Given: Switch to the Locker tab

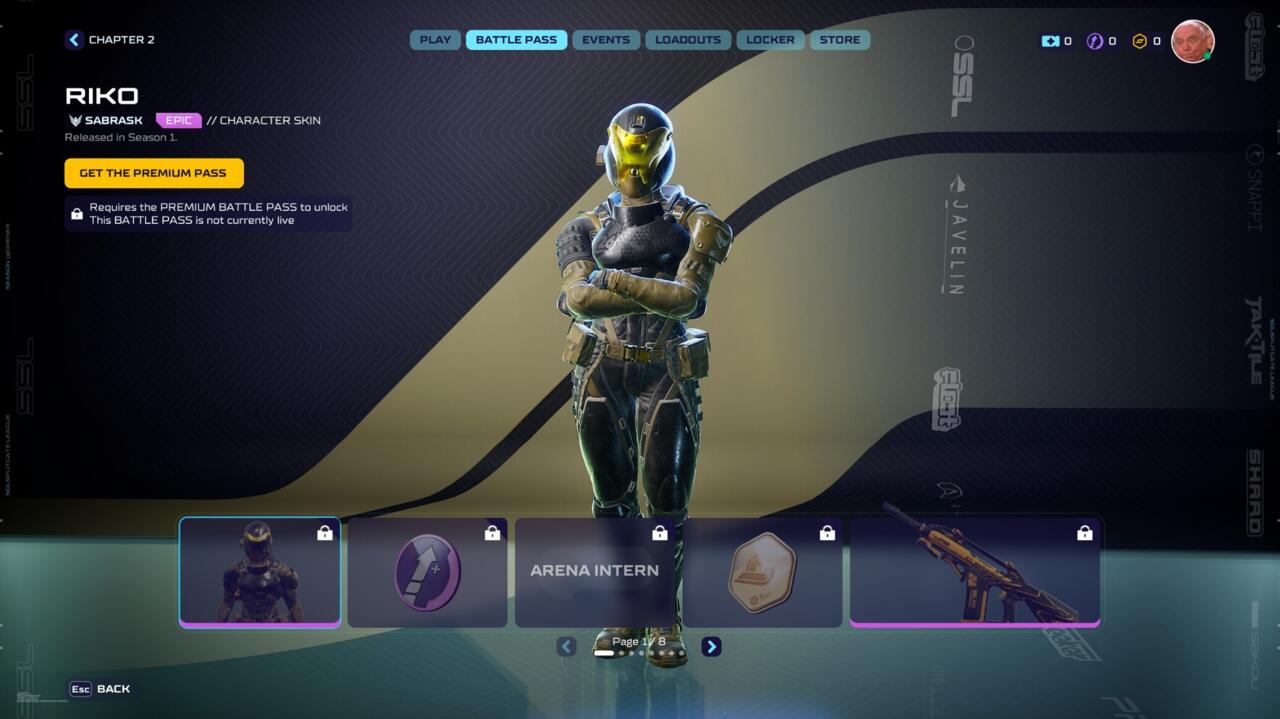Looking at the screenshot, I should point(770,40).
